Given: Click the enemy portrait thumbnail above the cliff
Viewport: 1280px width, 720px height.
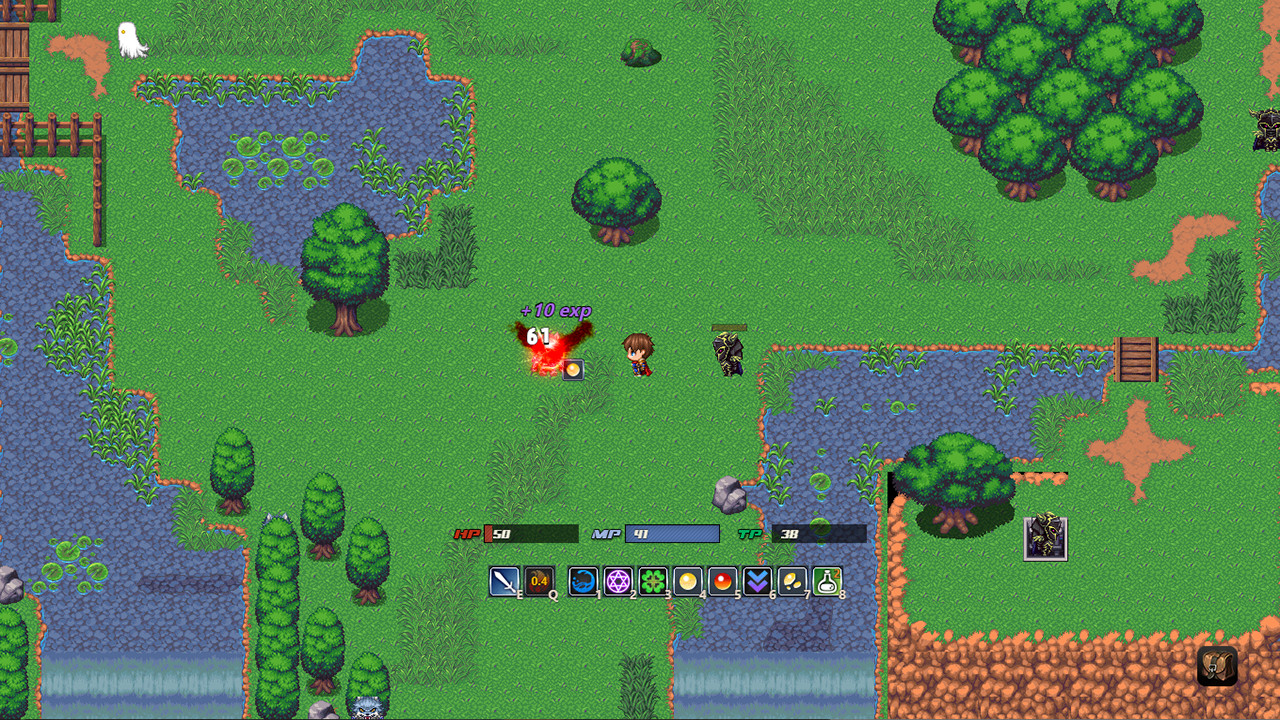Looking at the screenshot, I should point(1044,537).
